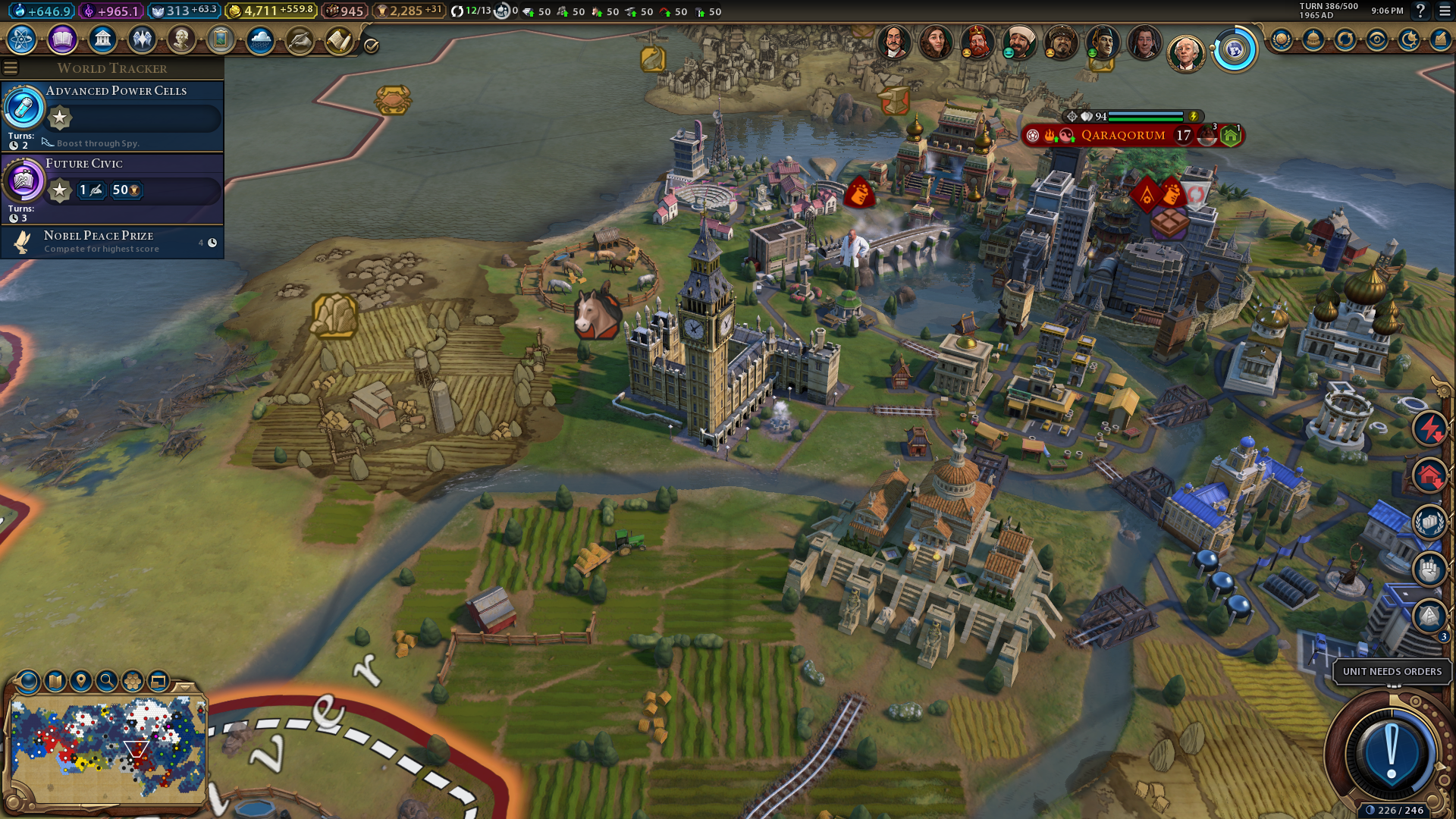The width and height of the screenshot is (1456, 819).
Task: Open the Nobel Peace Prize competition
Action: 114,242
